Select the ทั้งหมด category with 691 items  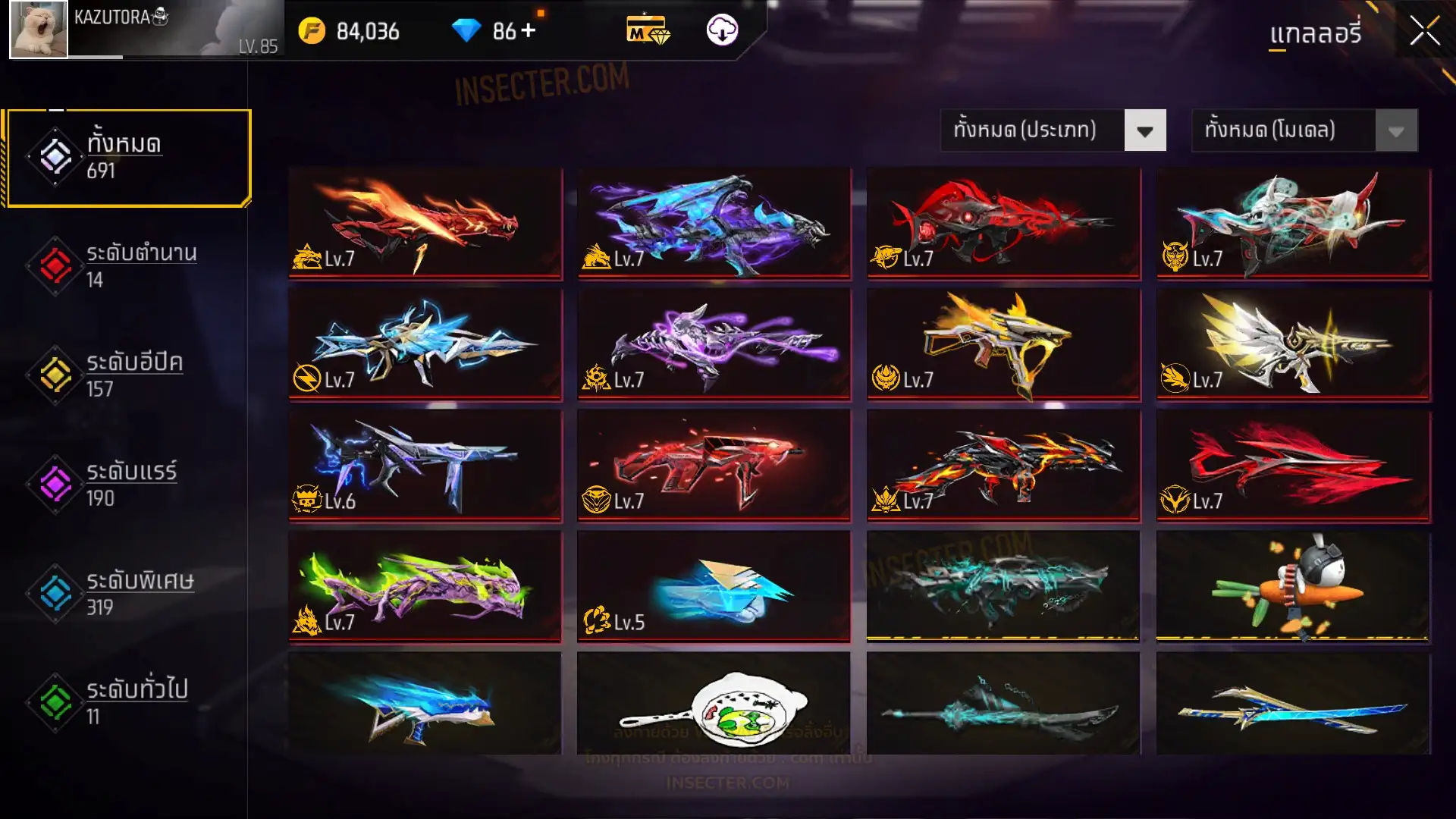tap(129, 158)
